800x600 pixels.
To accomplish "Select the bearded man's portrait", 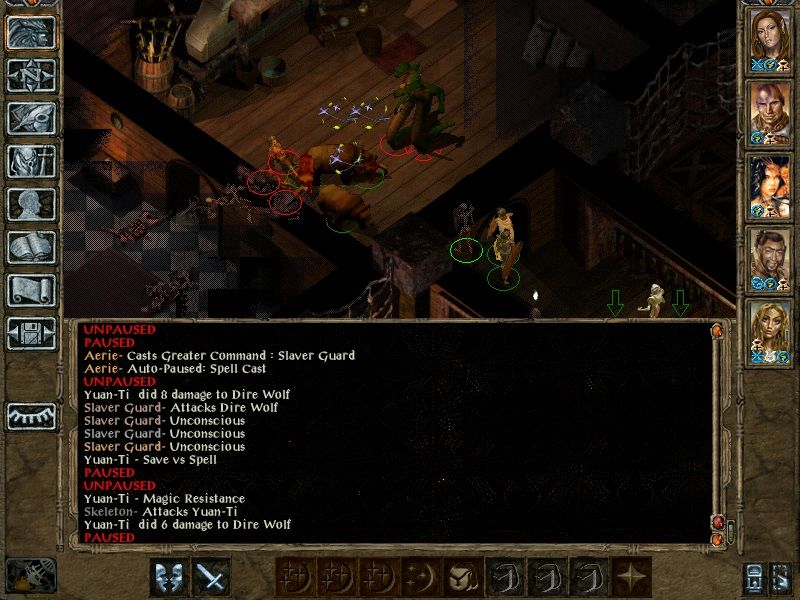I will 770,255.
